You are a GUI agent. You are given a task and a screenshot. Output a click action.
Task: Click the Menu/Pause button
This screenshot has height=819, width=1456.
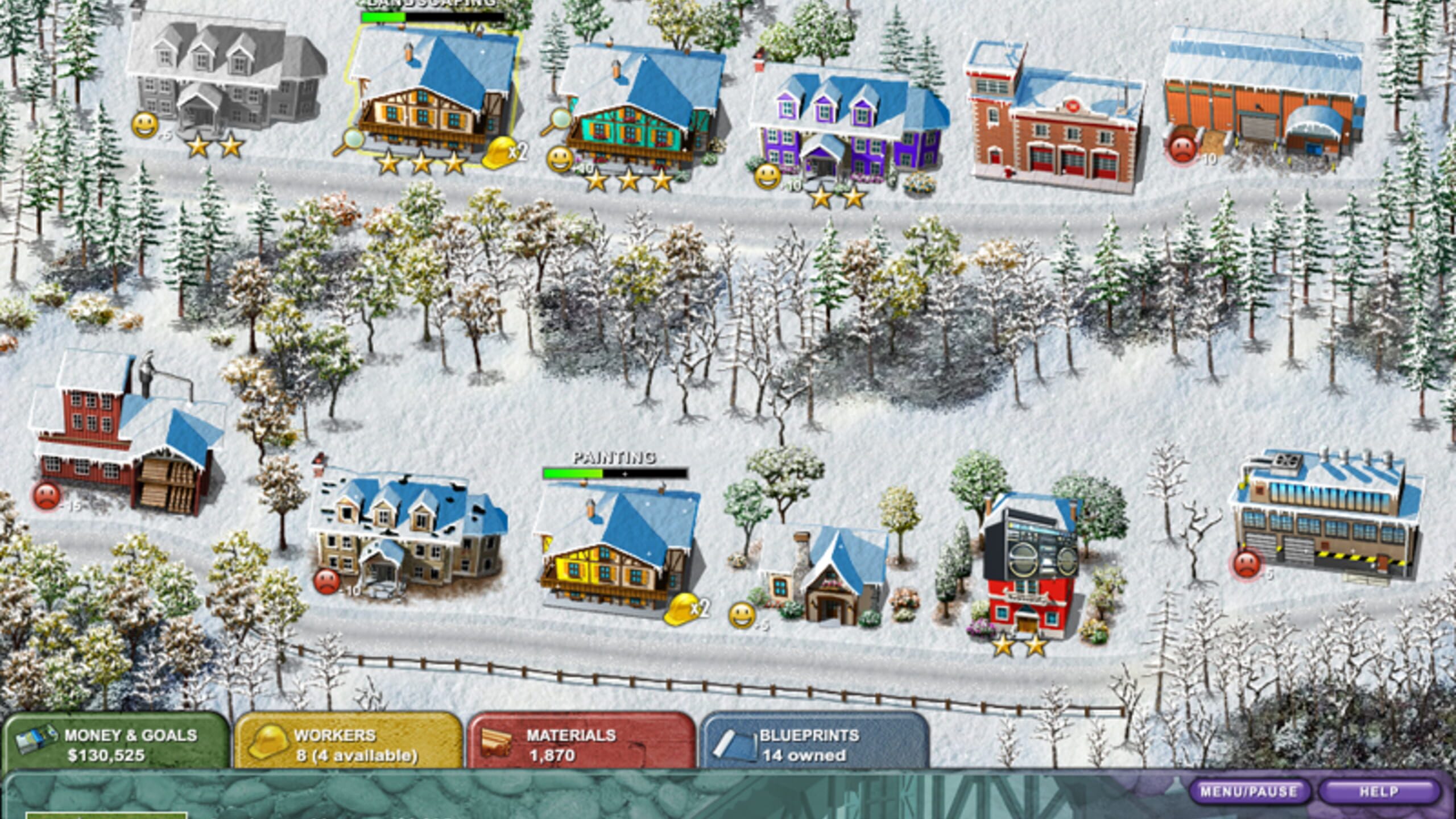(1249, 791)
